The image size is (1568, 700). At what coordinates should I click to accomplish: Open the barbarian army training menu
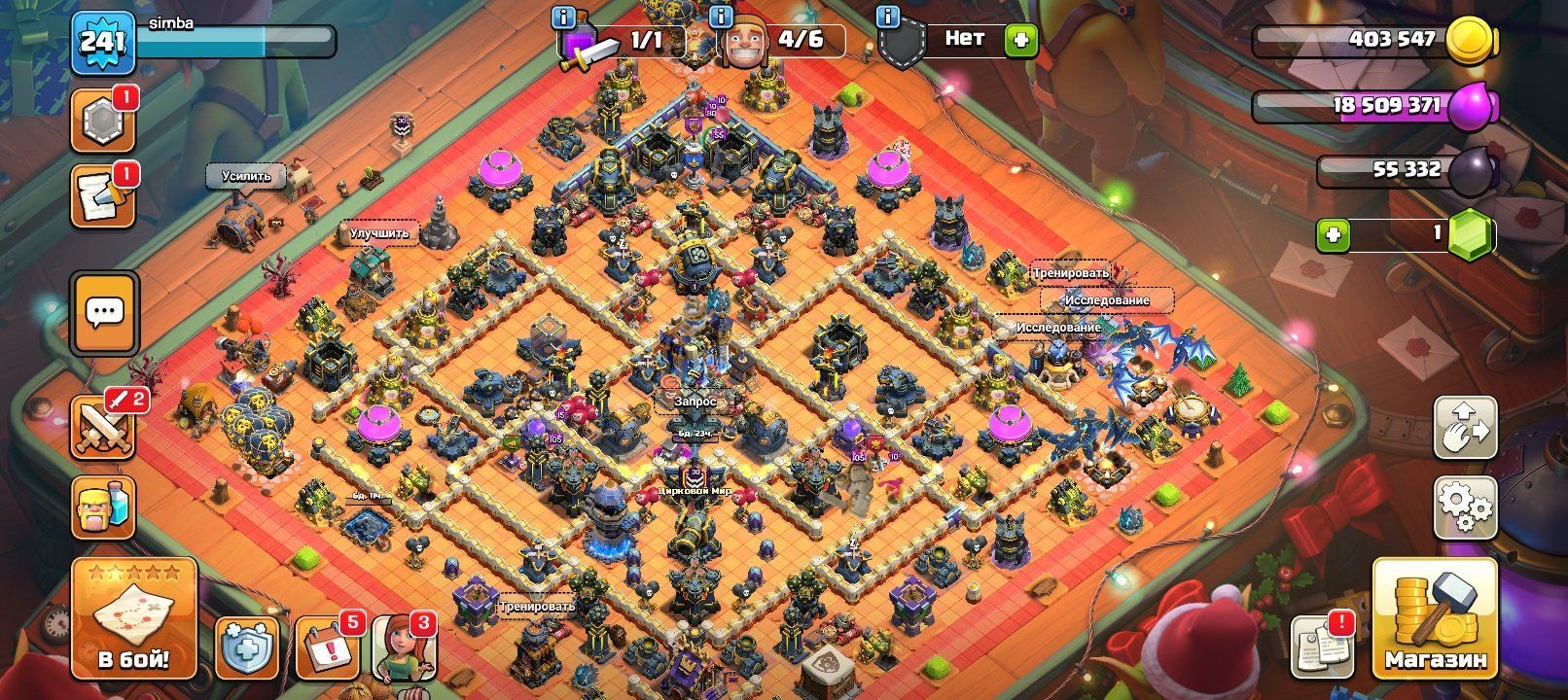[103, 507]
